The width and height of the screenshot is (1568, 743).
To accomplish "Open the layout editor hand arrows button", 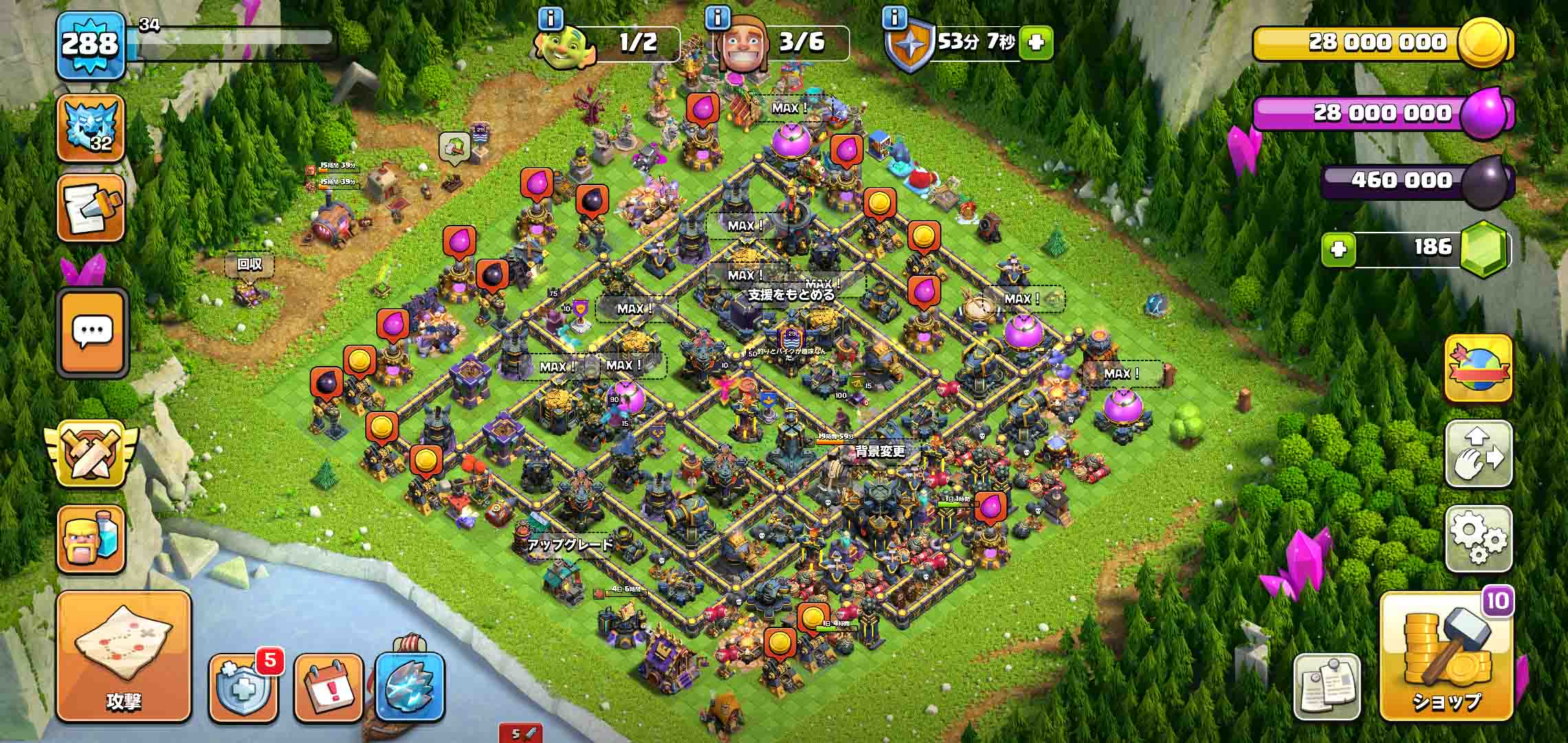I will (1478, 454).
